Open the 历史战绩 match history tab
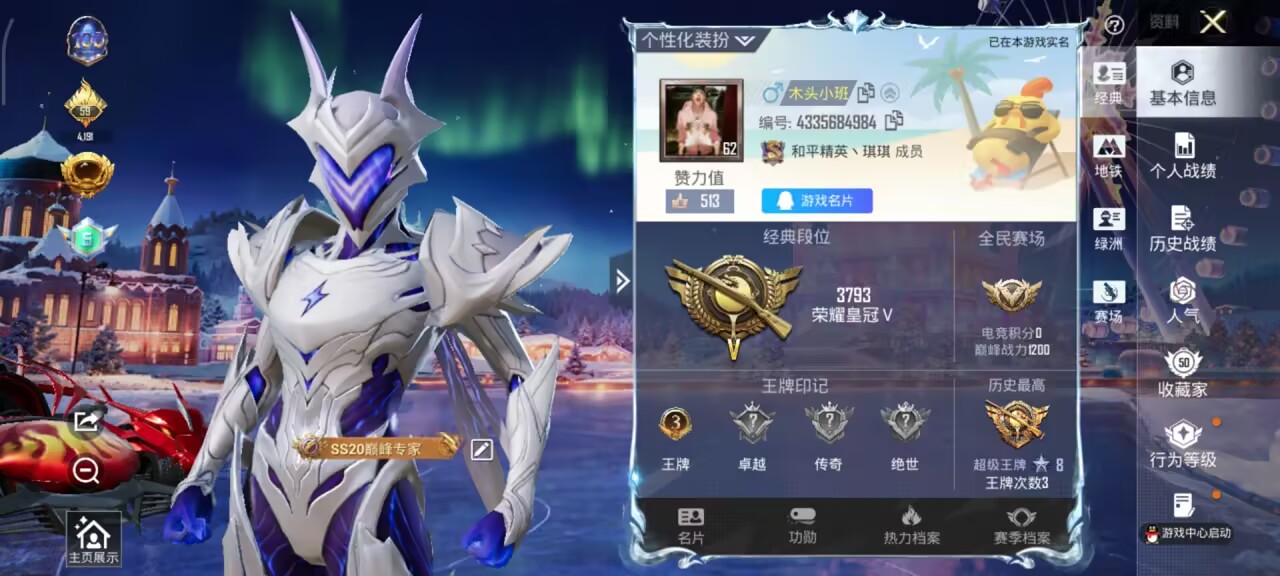This screenshot has width=1280, height=576. click(1183, 230)
